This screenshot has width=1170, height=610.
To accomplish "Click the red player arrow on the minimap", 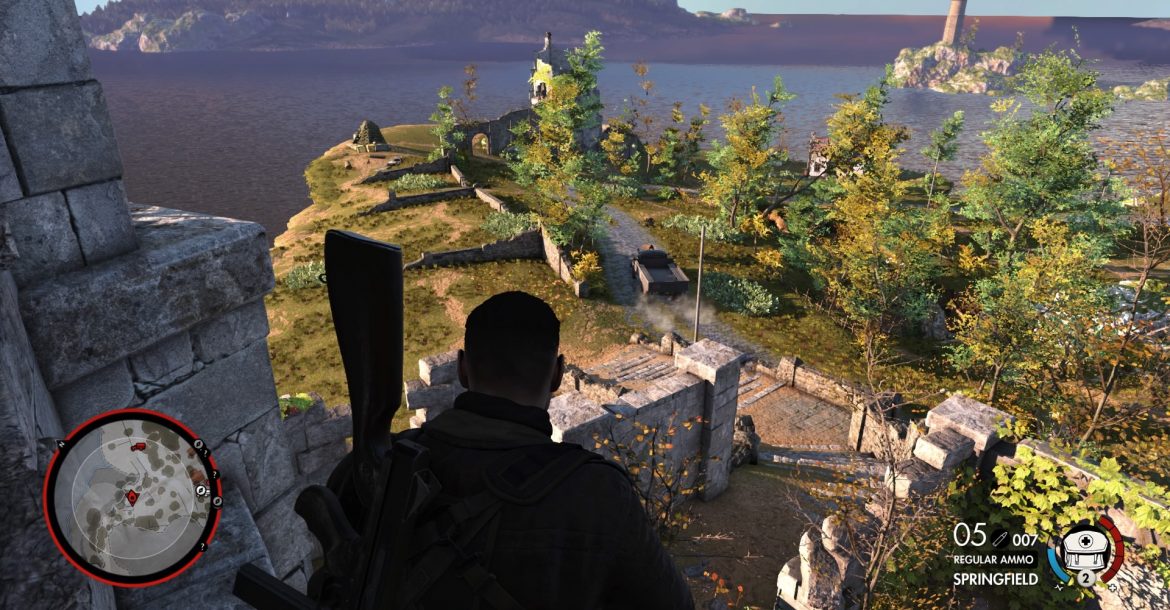I will click(x=131, y=496).
